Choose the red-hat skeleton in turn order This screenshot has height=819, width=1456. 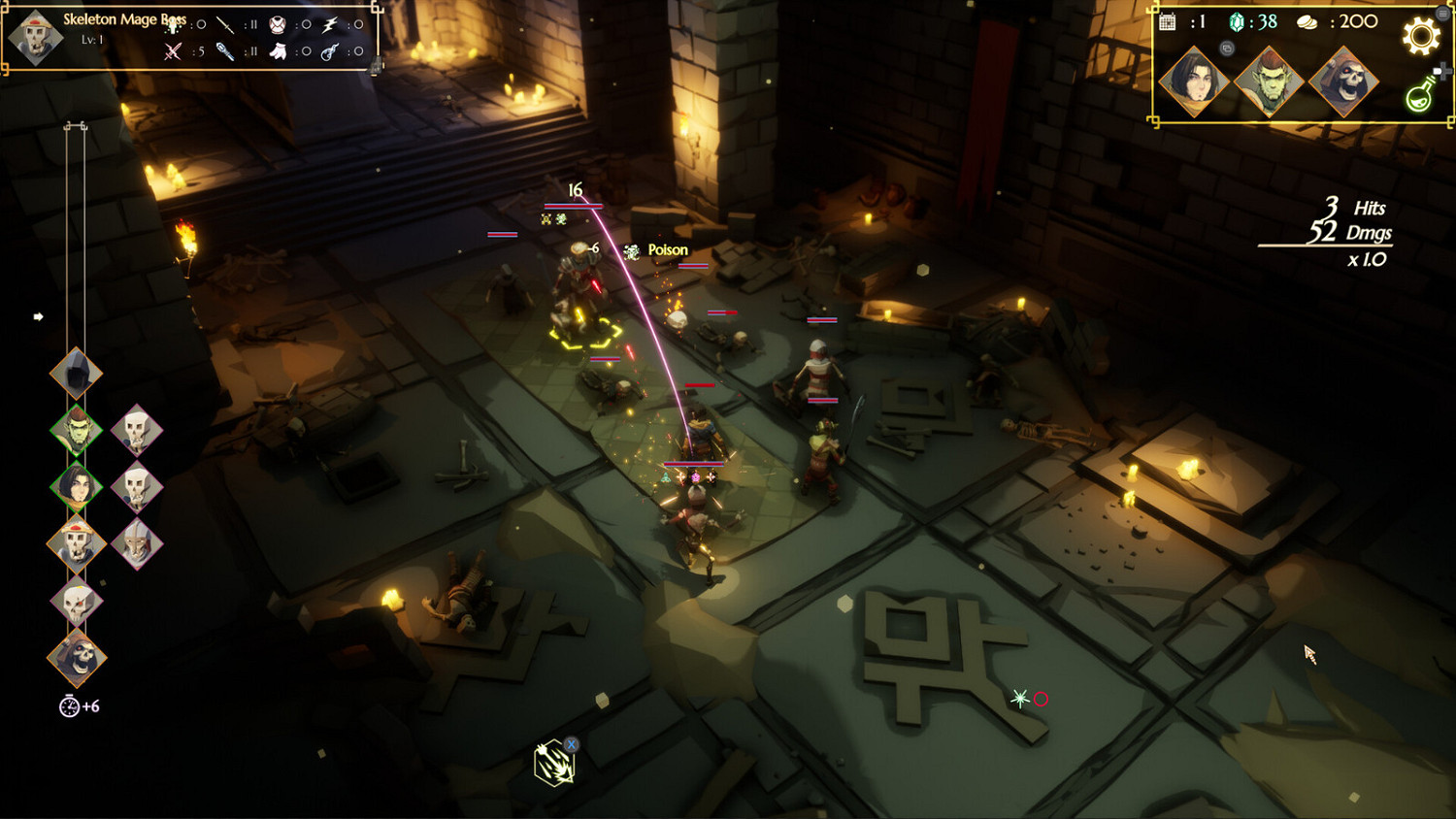[77, 543]
